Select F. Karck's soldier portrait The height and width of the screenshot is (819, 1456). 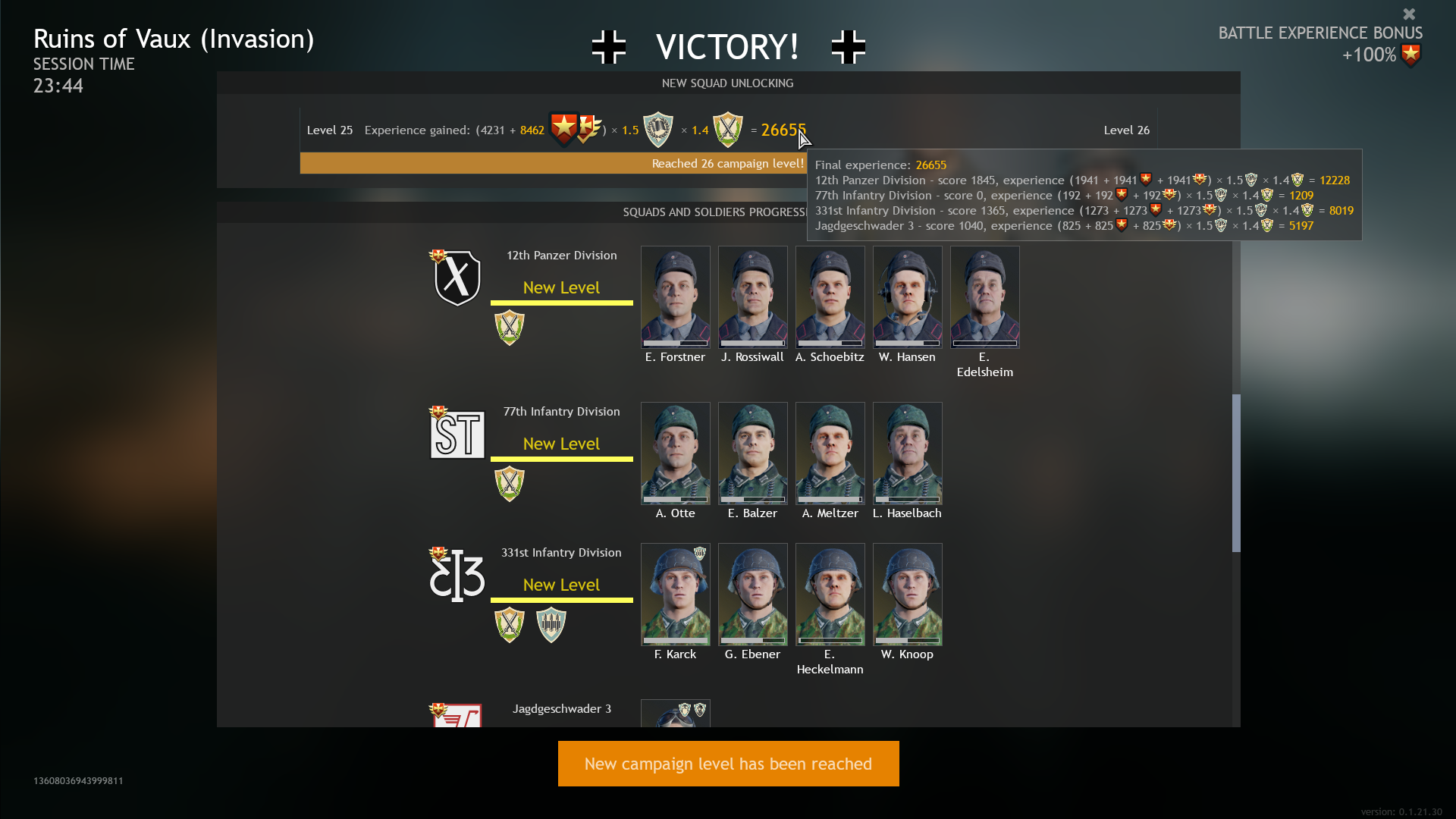tap(675, 595)
